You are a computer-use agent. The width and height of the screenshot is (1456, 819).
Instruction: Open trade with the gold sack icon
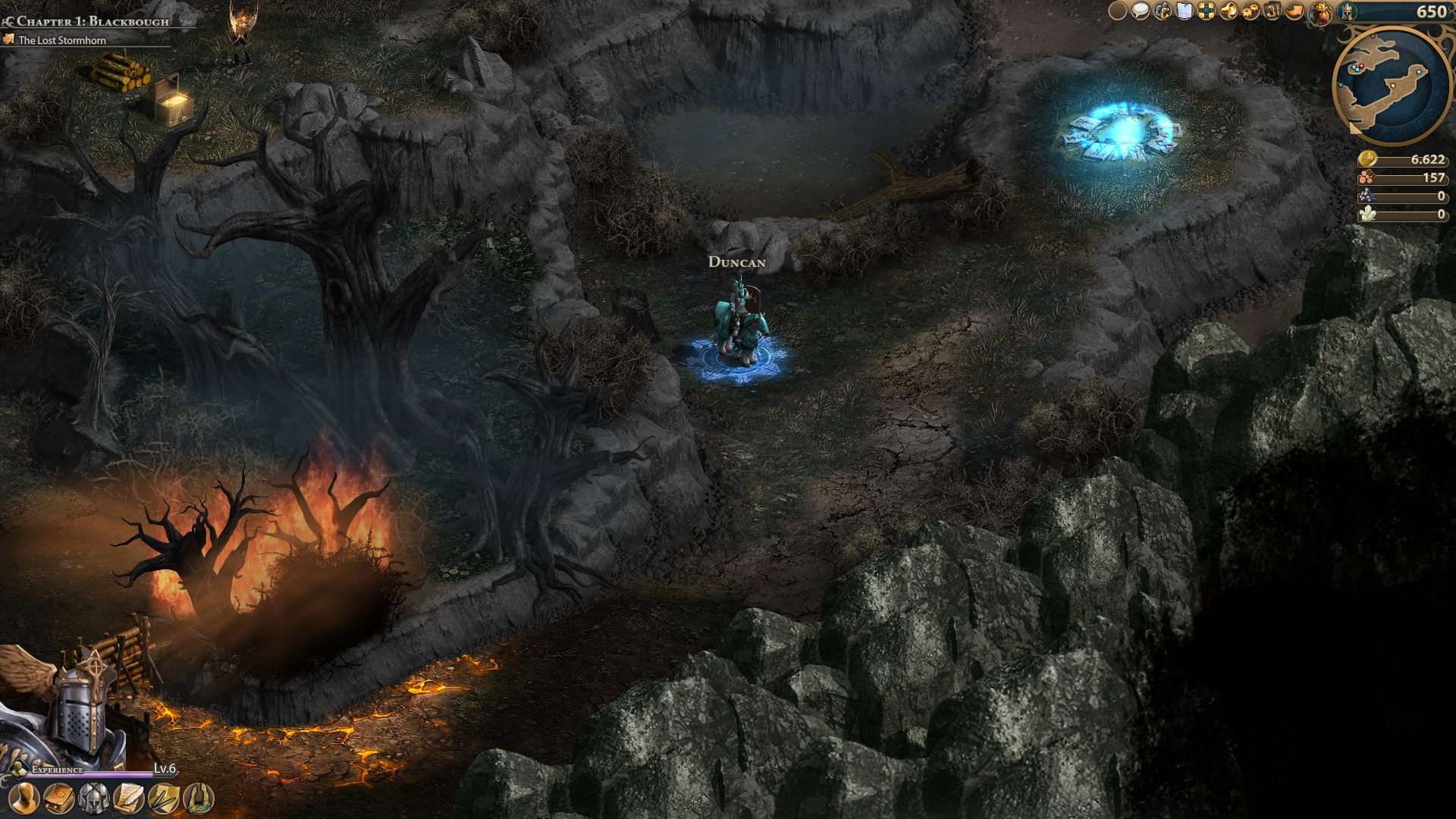click(1320, 11)
